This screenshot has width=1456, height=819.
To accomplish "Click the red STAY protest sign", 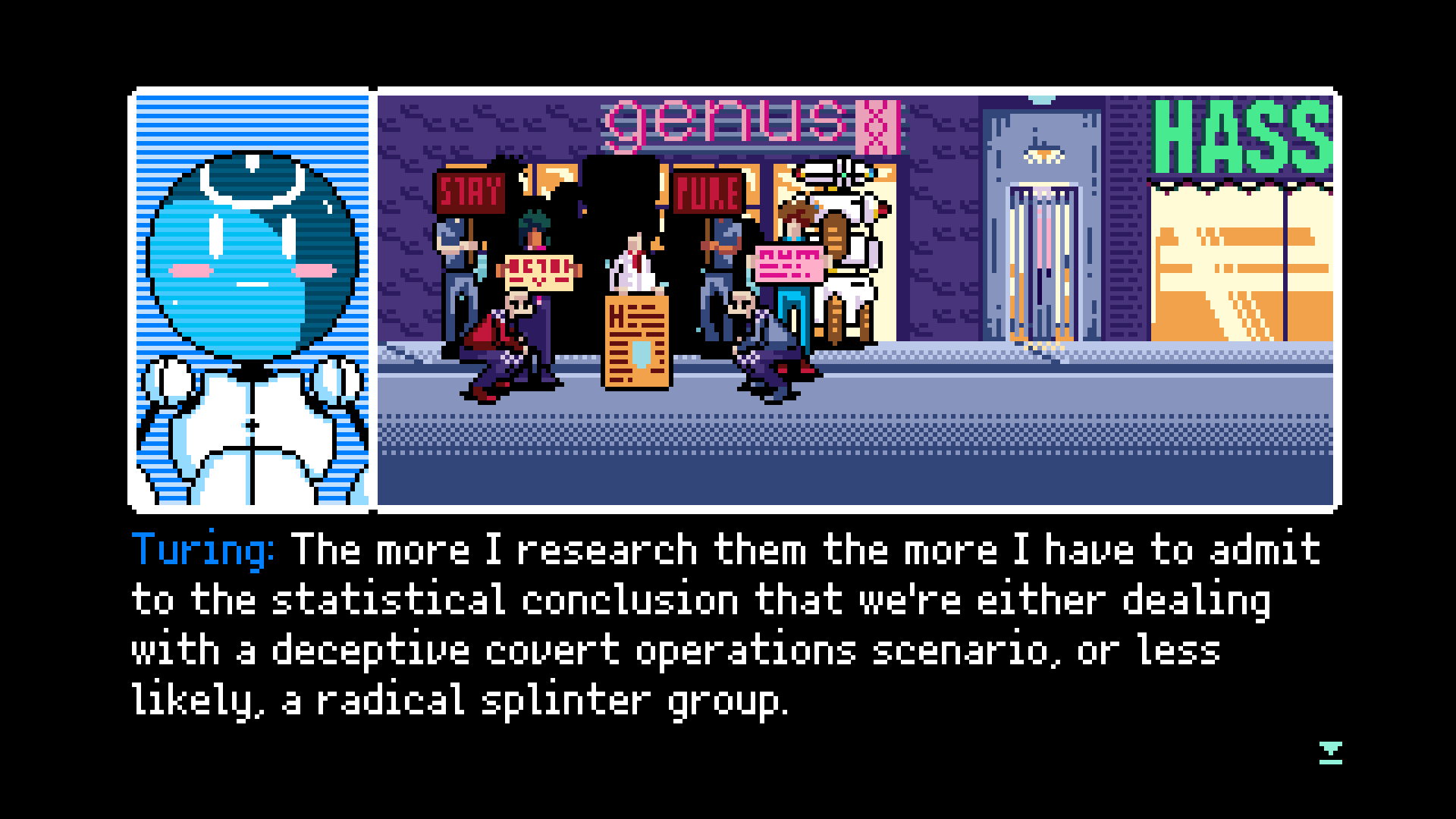I will pyautogui.click(x=471, y=194).
